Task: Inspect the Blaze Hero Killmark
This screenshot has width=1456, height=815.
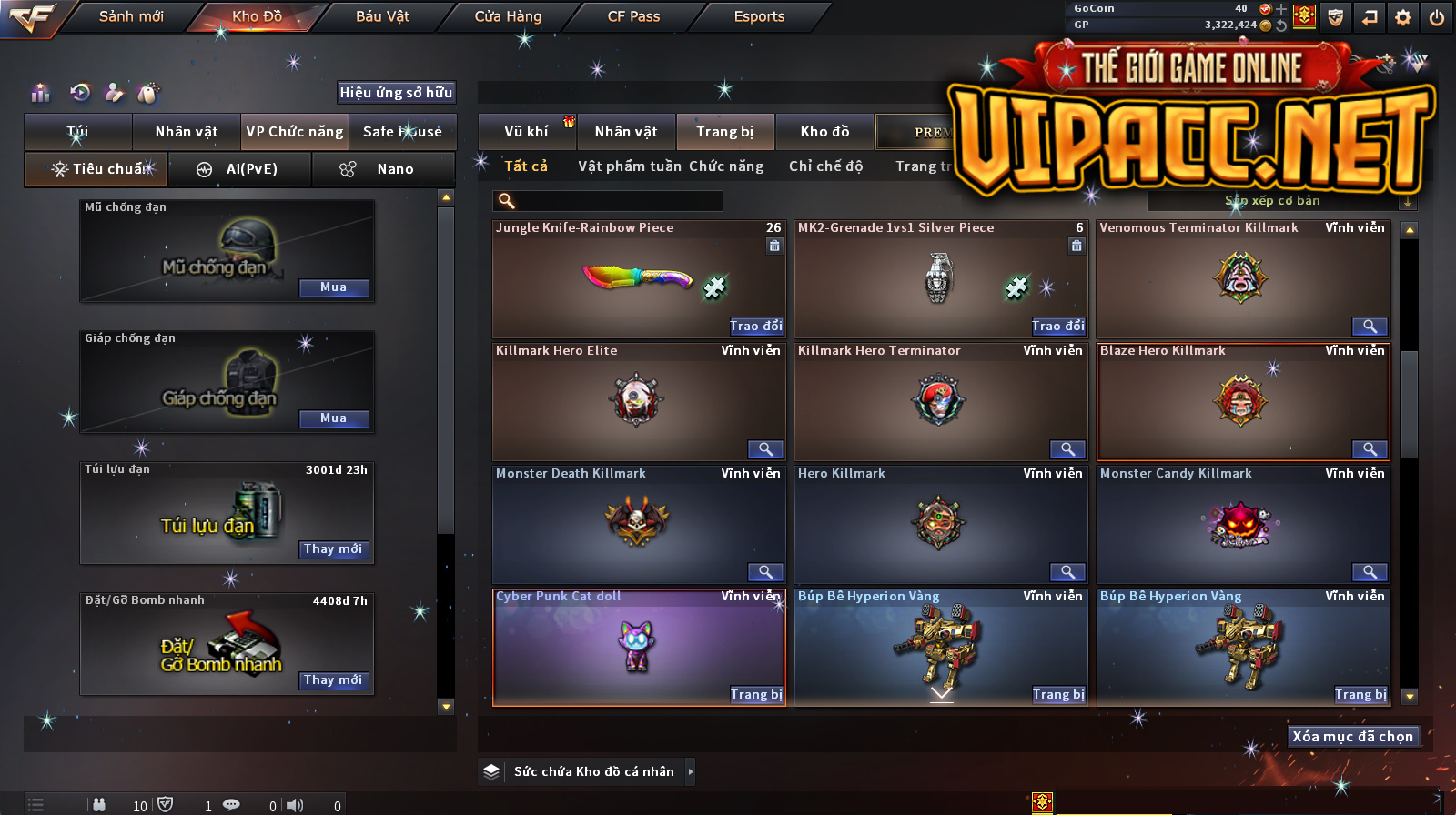Action: click(x=1369, y=449)
